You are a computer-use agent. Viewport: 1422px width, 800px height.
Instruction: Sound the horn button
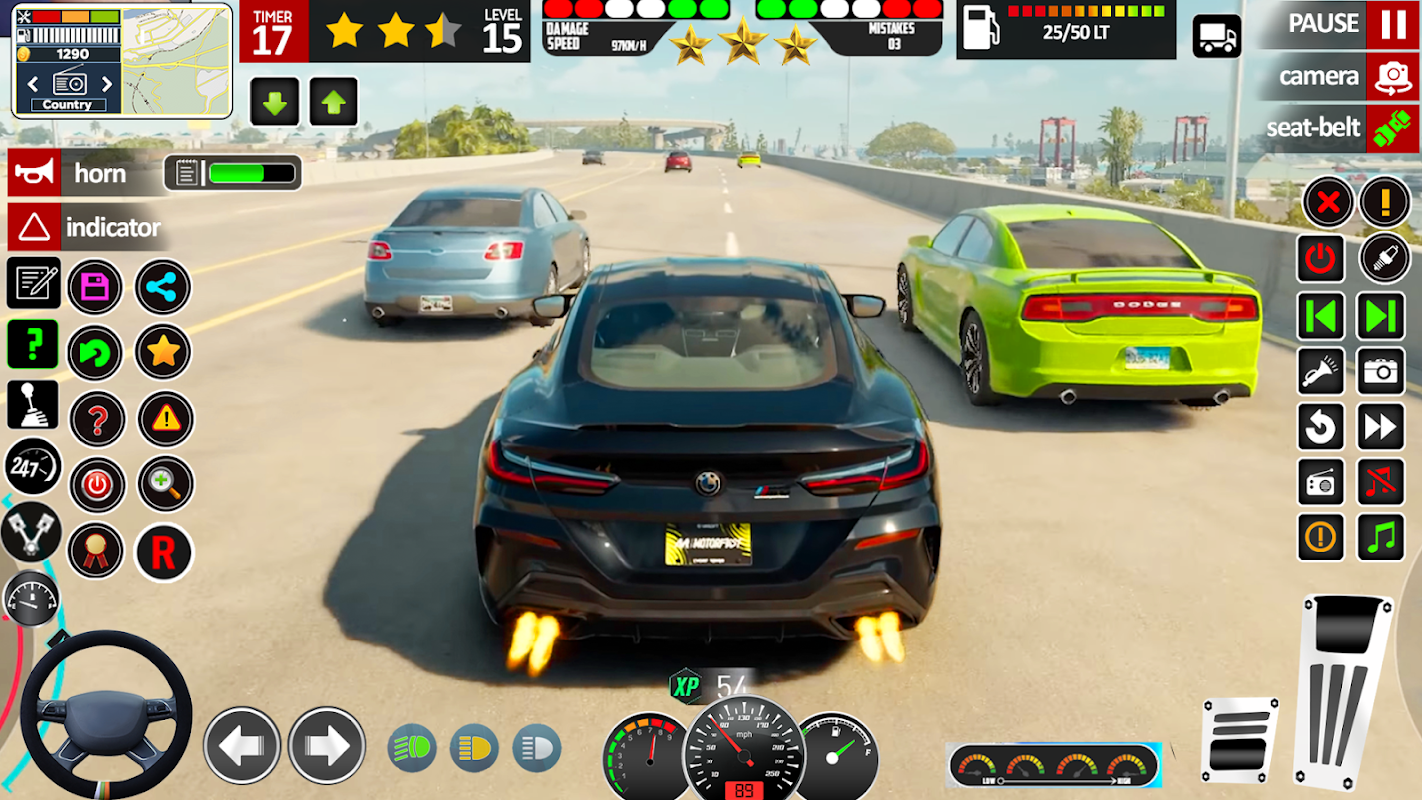tap(33, 173)
